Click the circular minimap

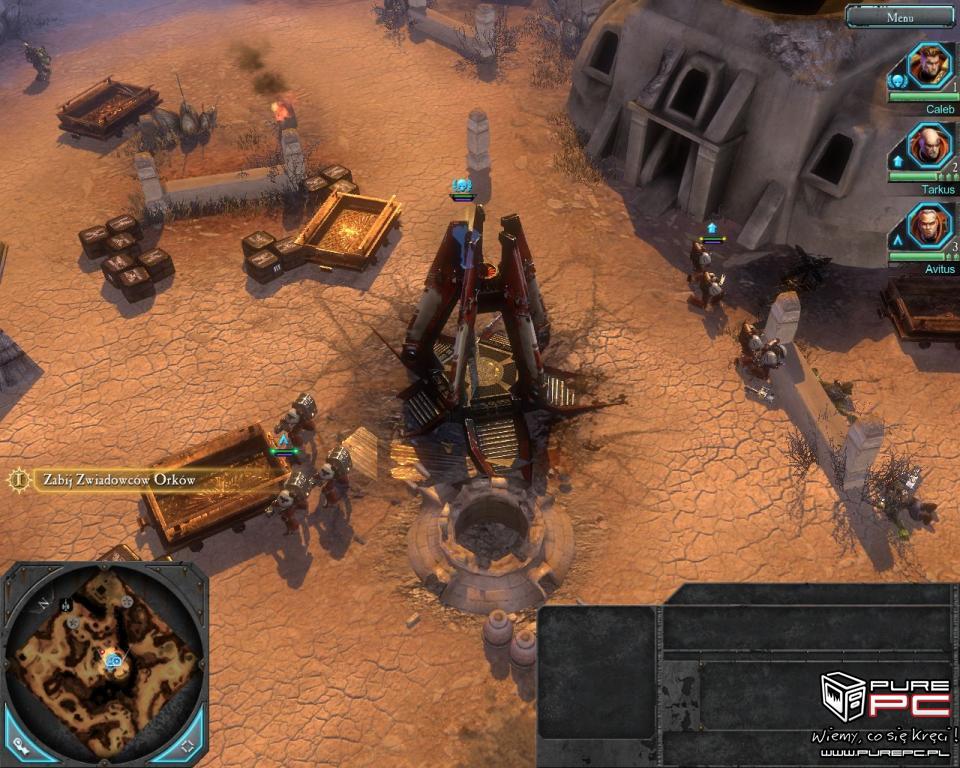point(104,660)
